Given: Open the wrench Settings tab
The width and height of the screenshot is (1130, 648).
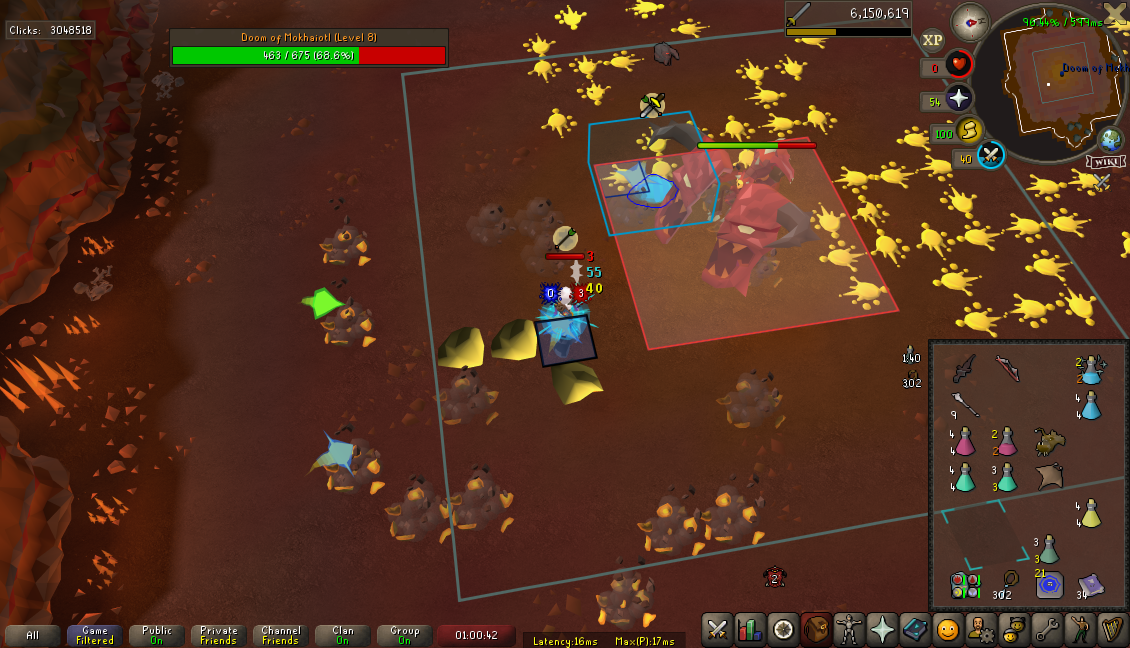Looking at the screenshot, I should tap(1046, 629).
